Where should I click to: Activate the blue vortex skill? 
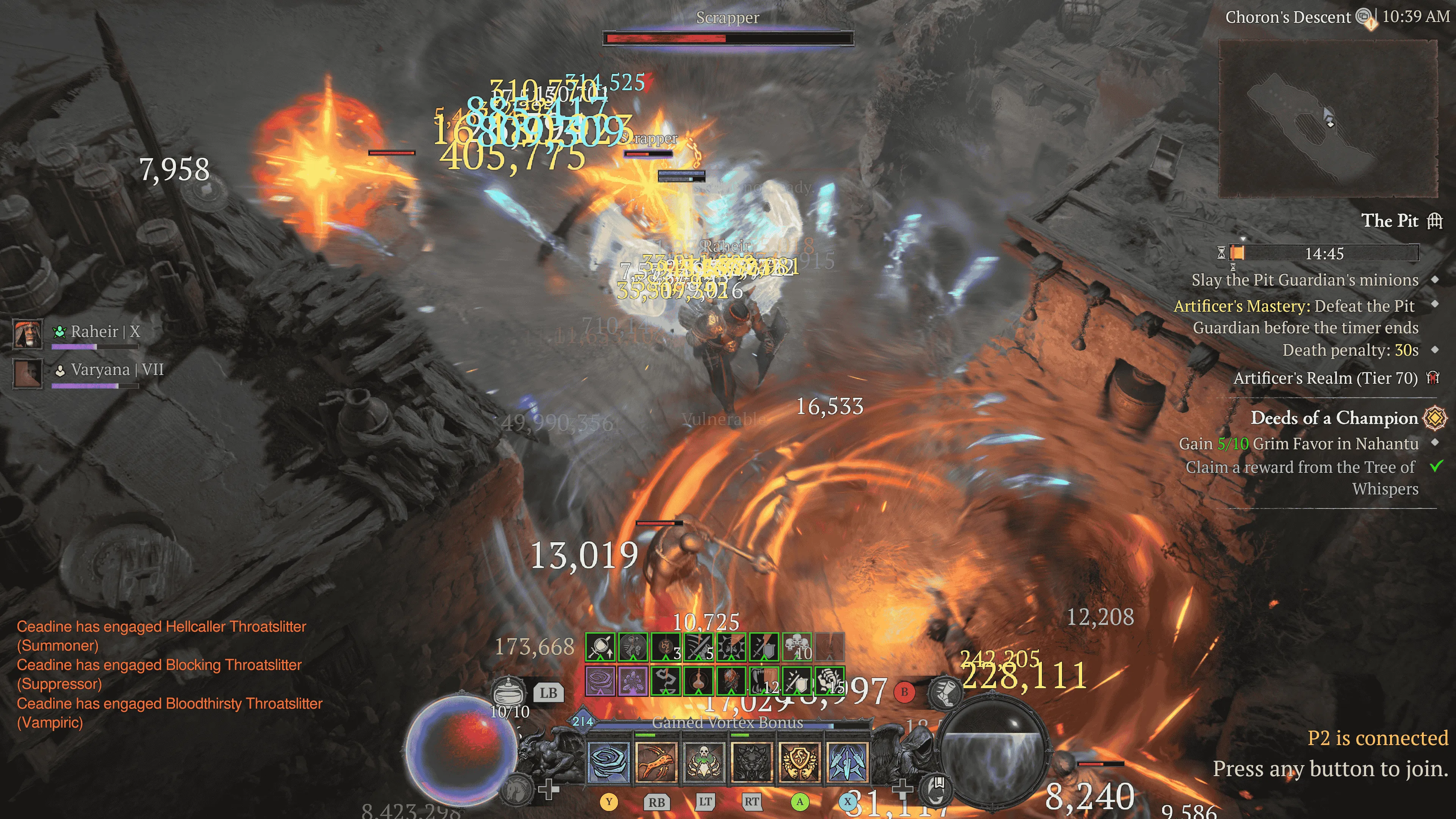[609, 763]
